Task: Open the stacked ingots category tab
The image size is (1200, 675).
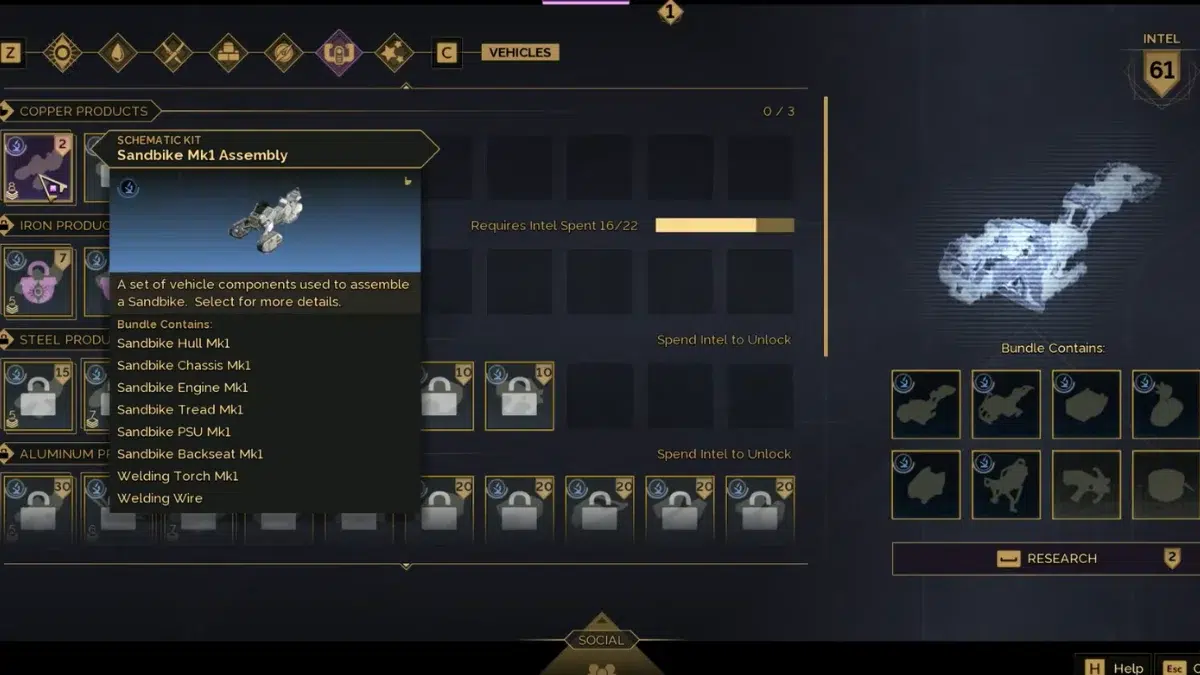Action: (228, 53)
